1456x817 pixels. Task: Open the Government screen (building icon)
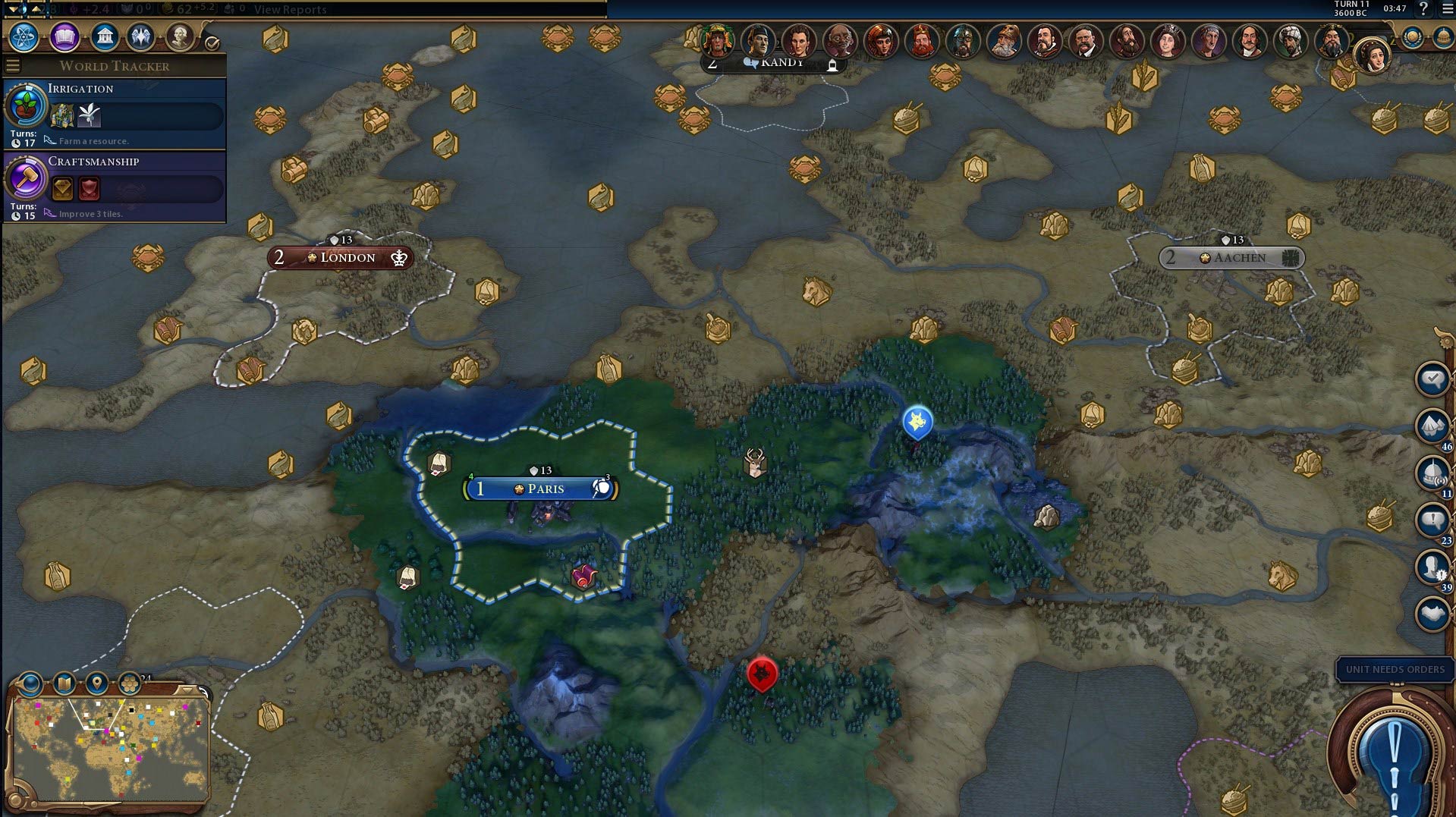[x=104, y=36]
